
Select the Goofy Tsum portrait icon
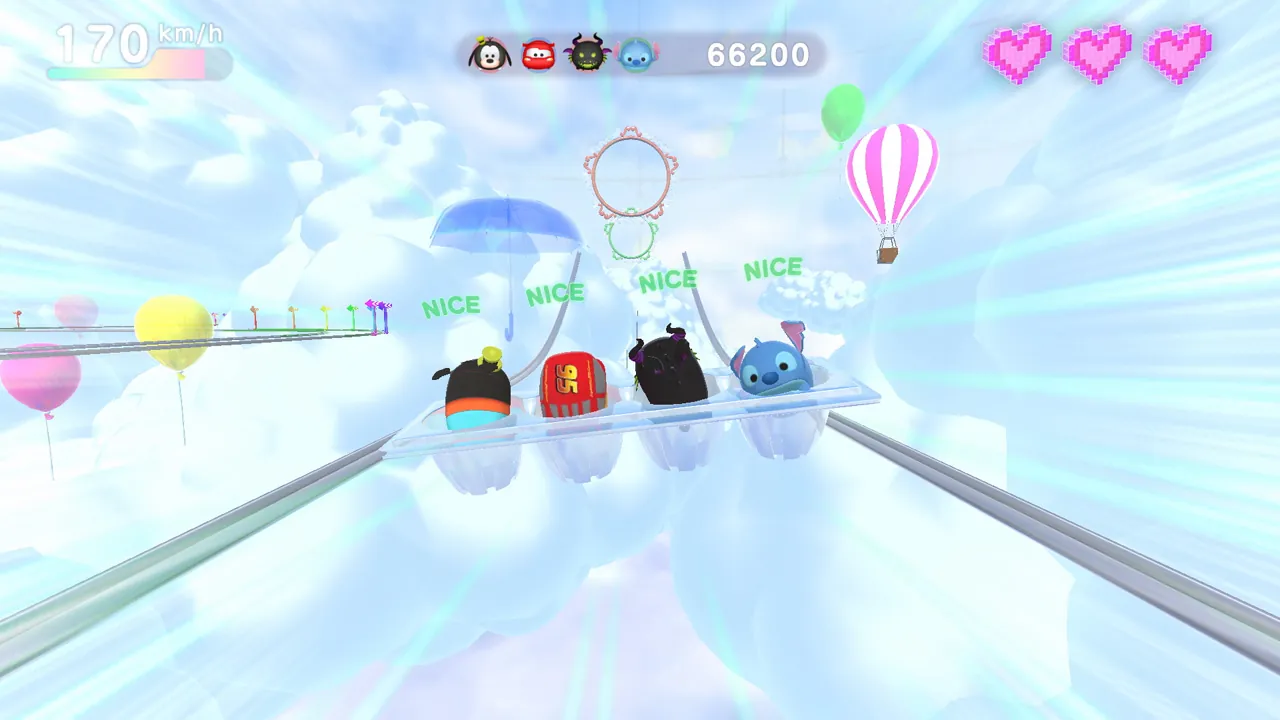pos(489,55)
